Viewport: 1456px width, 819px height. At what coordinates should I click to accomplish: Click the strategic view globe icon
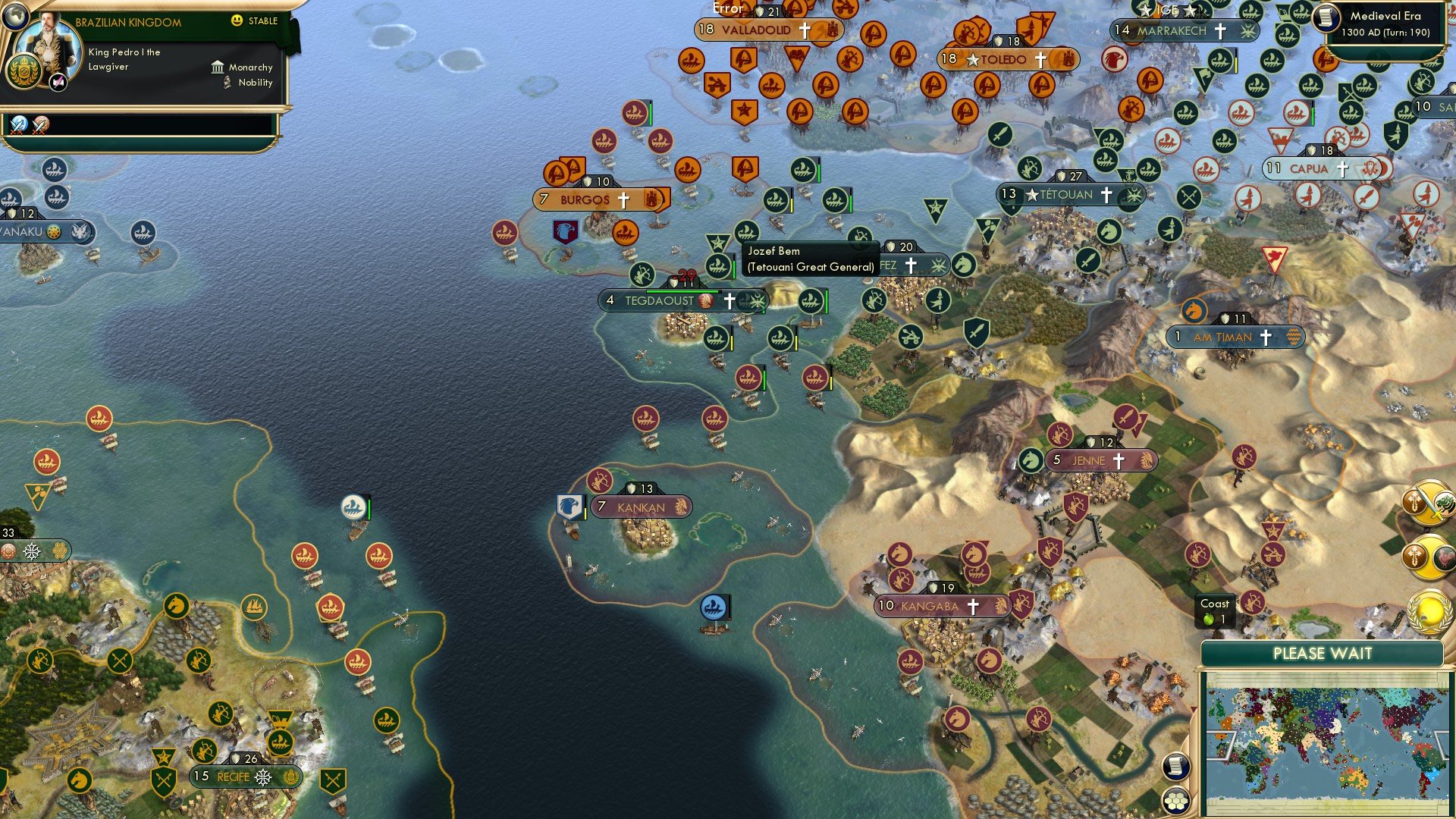[x=14, y=17]
